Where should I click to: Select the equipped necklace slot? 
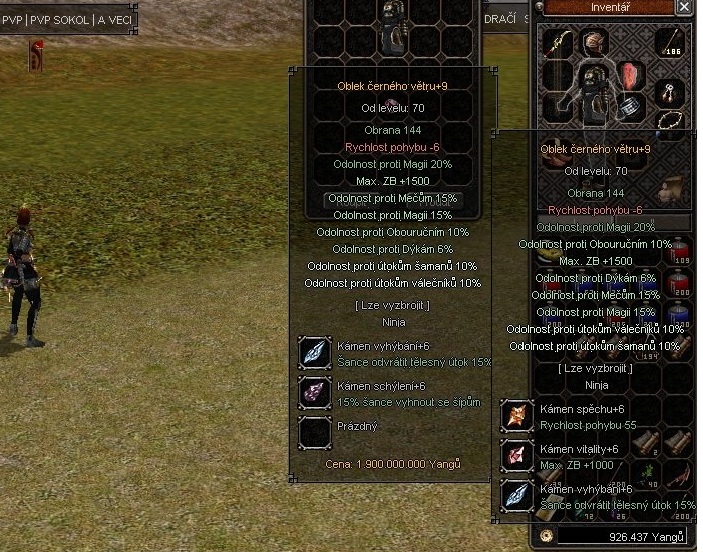pos(668,123)
